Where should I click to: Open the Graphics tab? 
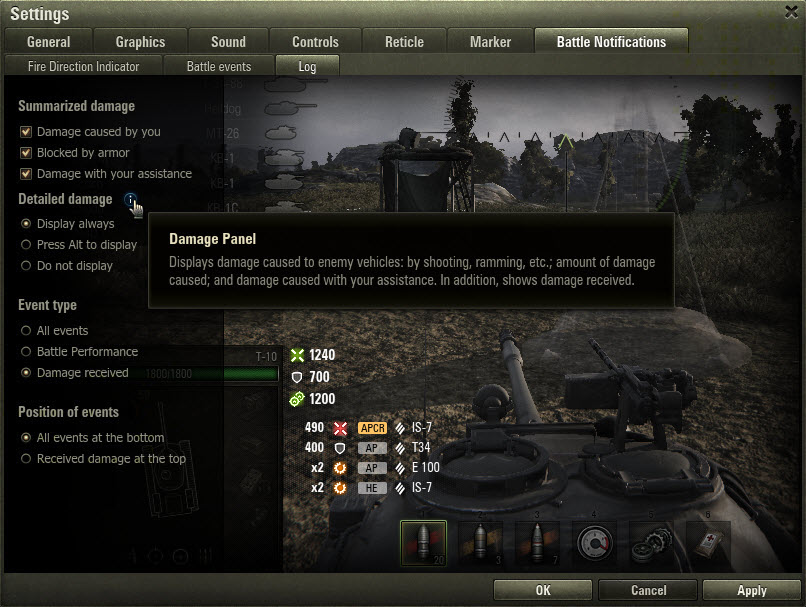point(140,42)
